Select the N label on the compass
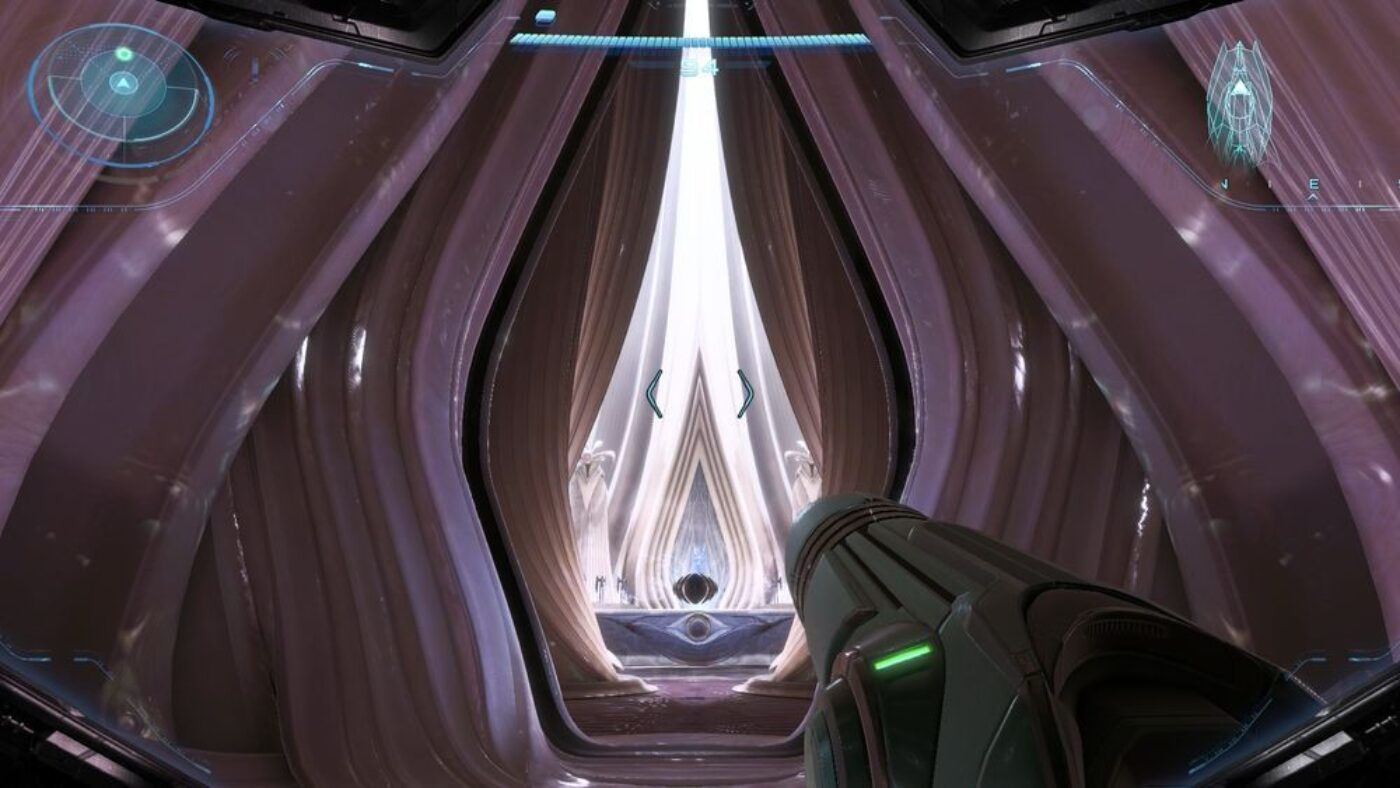The height and width of the screenshot is (788, 1400). (1225, 181)
